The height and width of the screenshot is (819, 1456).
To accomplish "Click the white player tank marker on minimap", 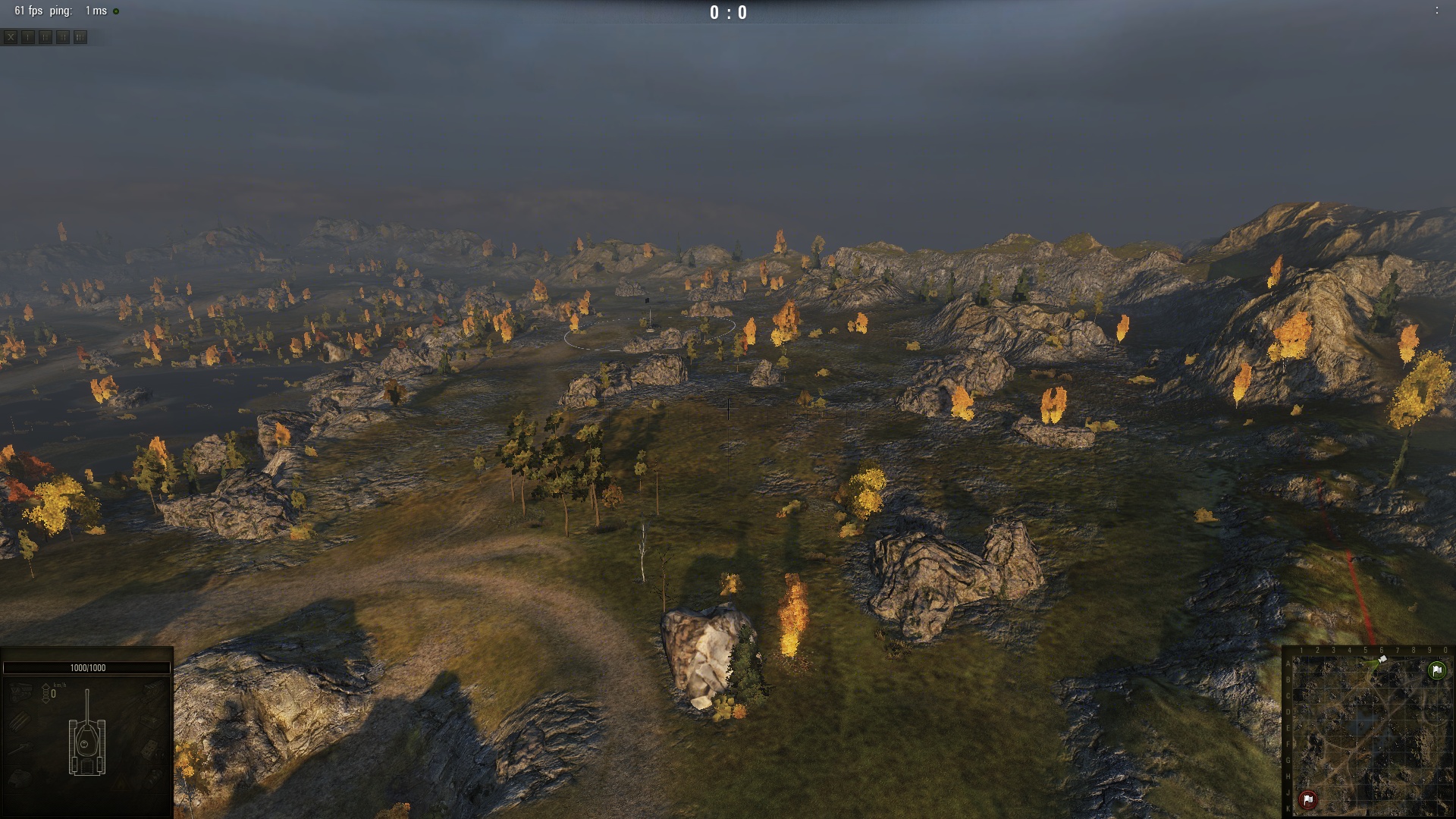I will 1382,661.
